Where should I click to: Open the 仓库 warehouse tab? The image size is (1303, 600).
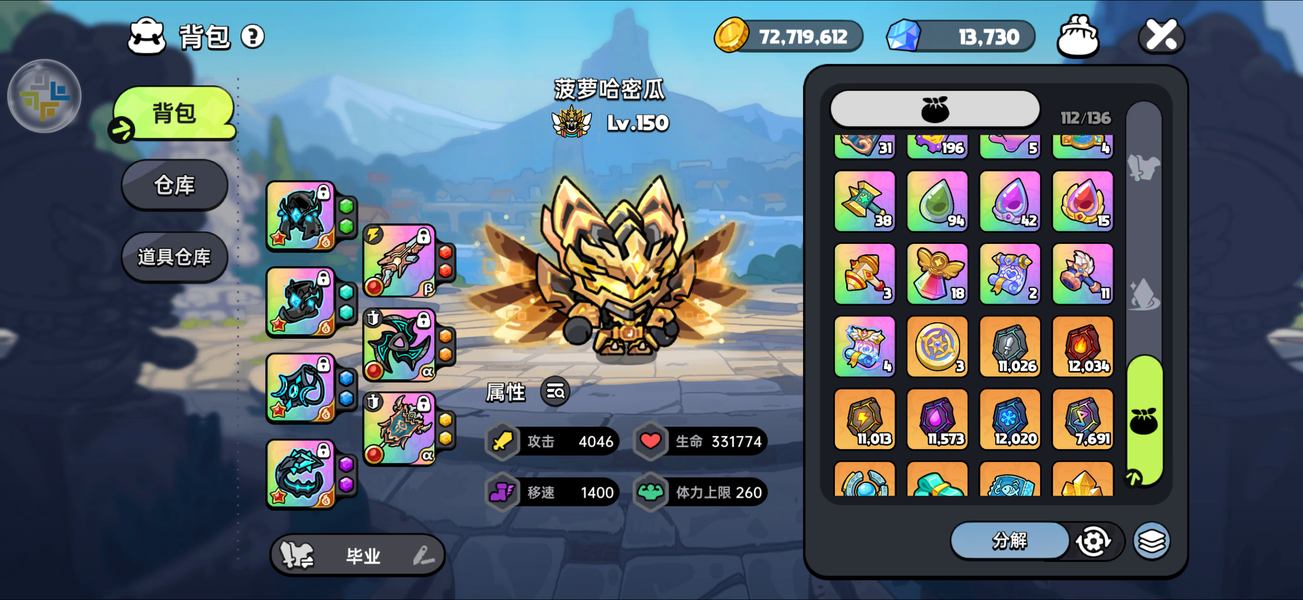174,185
